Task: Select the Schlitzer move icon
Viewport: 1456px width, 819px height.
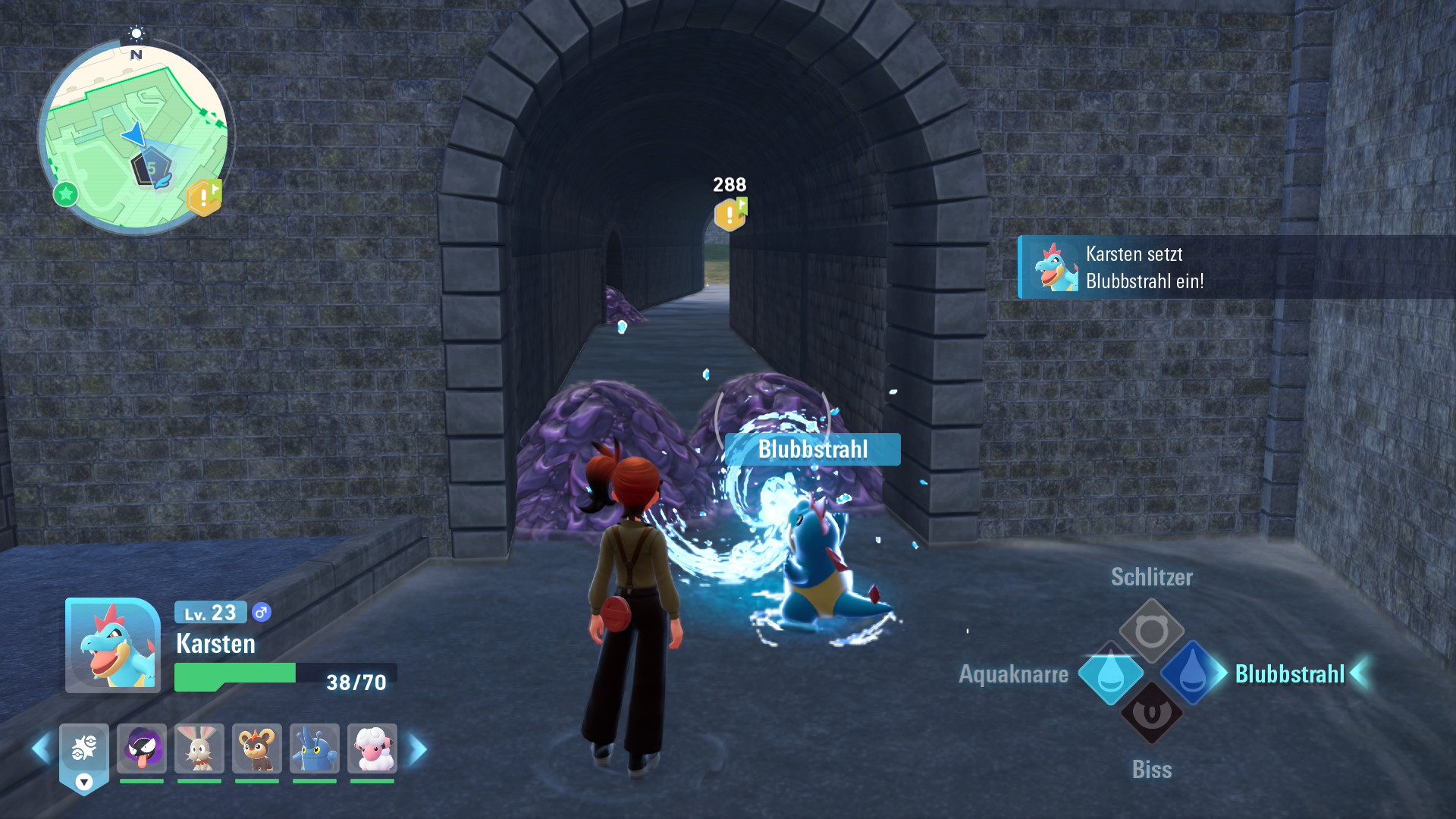Action: 1151,630
